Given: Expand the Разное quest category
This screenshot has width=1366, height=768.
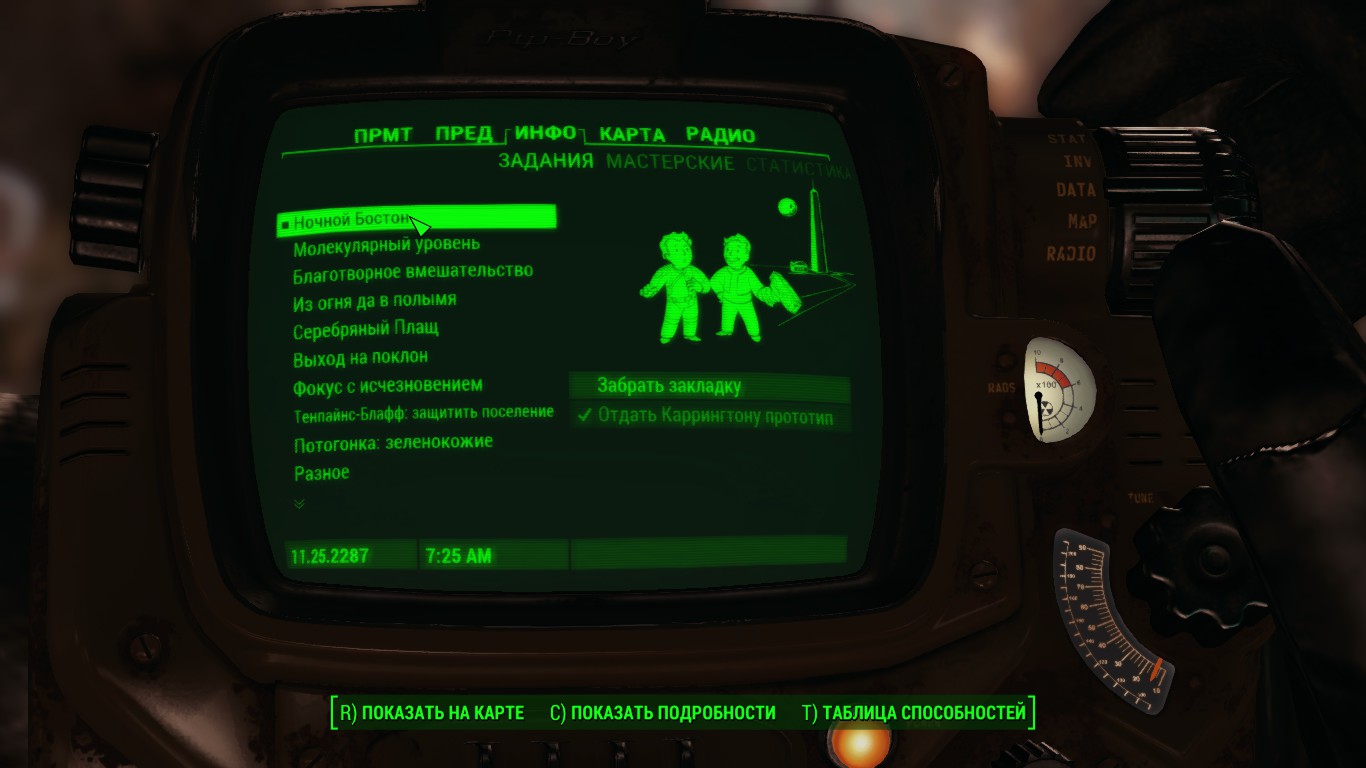Looking at the screenshot, I should 322,472.
